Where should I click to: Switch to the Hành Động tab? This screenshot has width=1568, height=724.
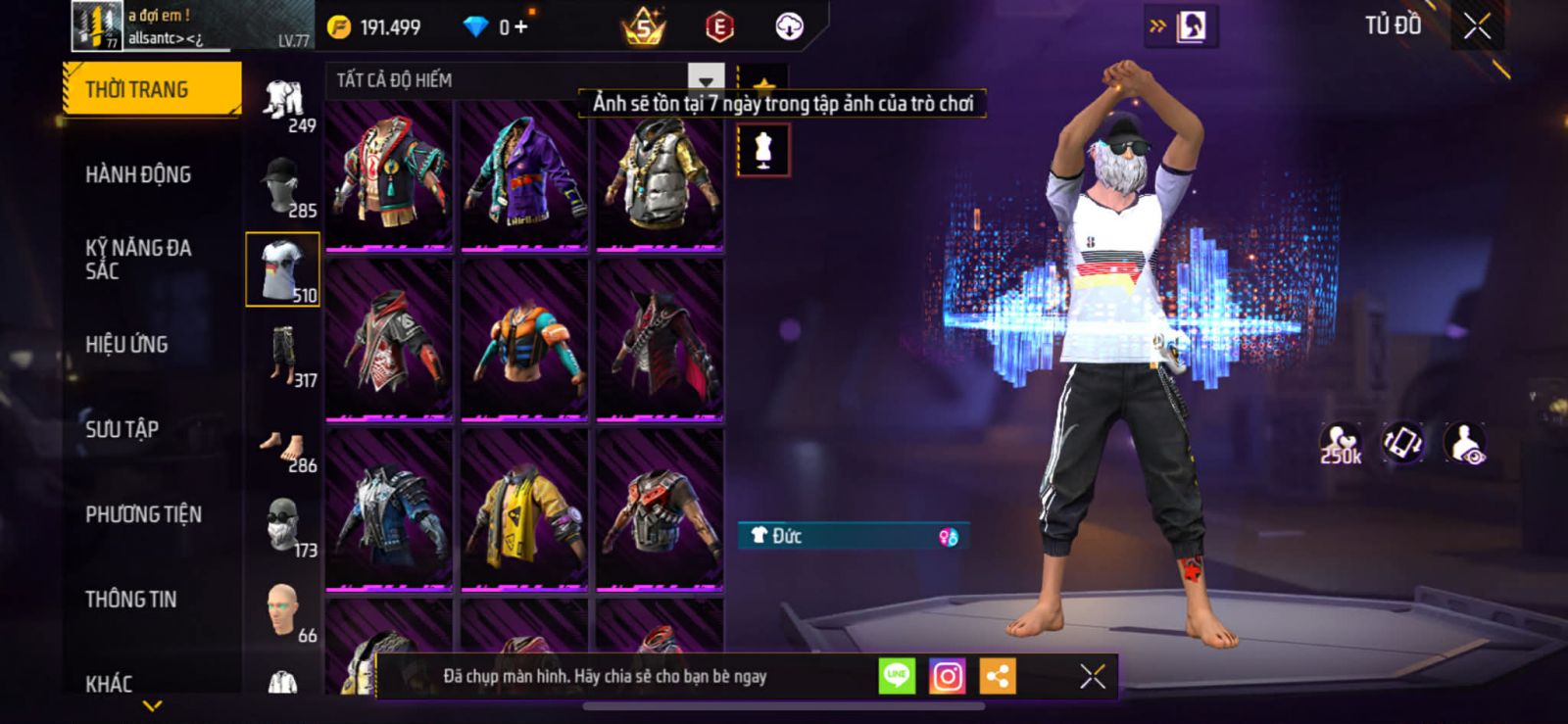coord(138,174)
